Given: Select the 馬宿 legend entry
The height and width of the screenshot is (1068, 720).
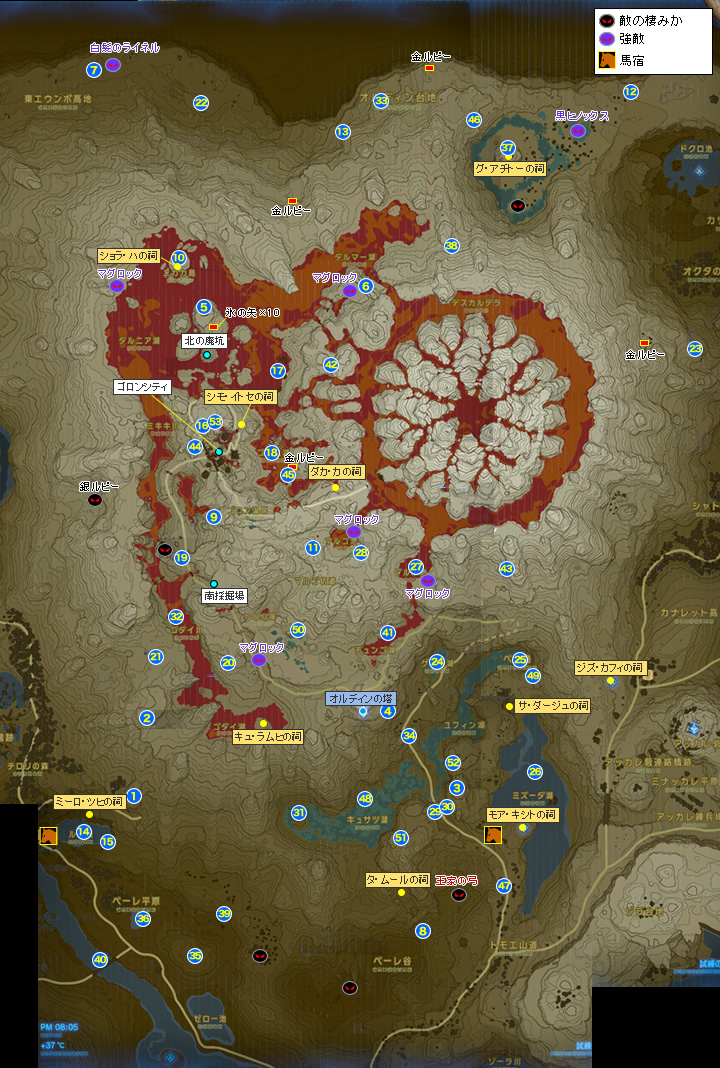Looking at the screenshot, I should tap(632, 61).
